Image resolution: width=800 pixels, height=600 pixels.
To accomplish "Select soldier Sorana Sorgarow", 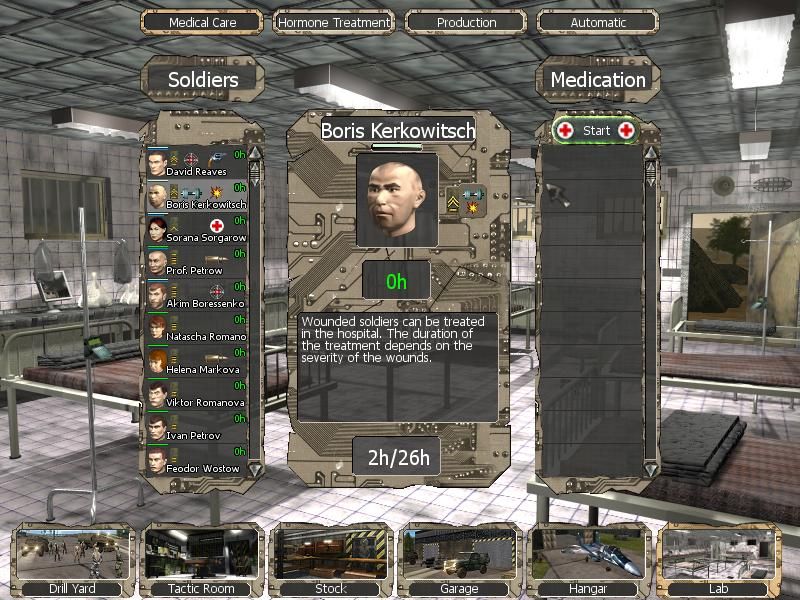I will tap(196, 228).
